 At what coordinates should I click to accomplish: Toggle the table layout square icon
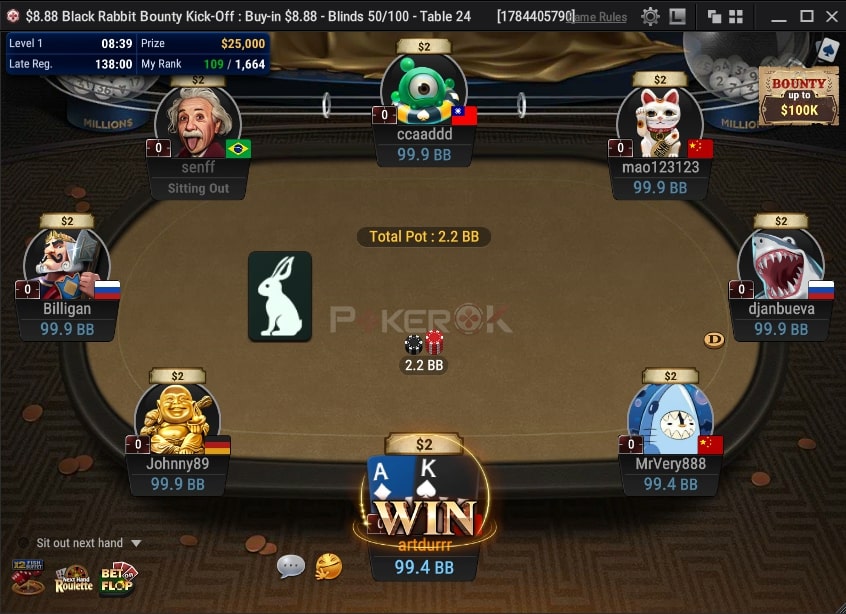click(677, 16)
